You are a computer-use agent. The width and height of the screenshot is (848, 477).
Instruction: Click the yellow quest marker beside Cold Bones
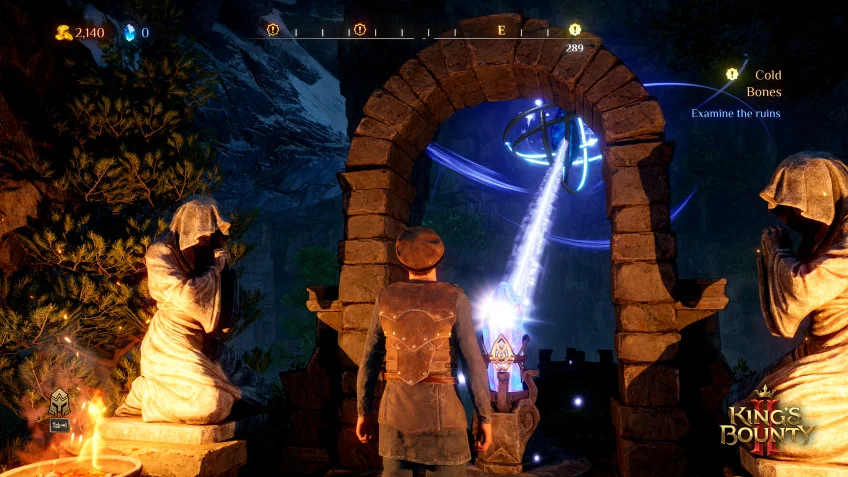tap(732, 74)
